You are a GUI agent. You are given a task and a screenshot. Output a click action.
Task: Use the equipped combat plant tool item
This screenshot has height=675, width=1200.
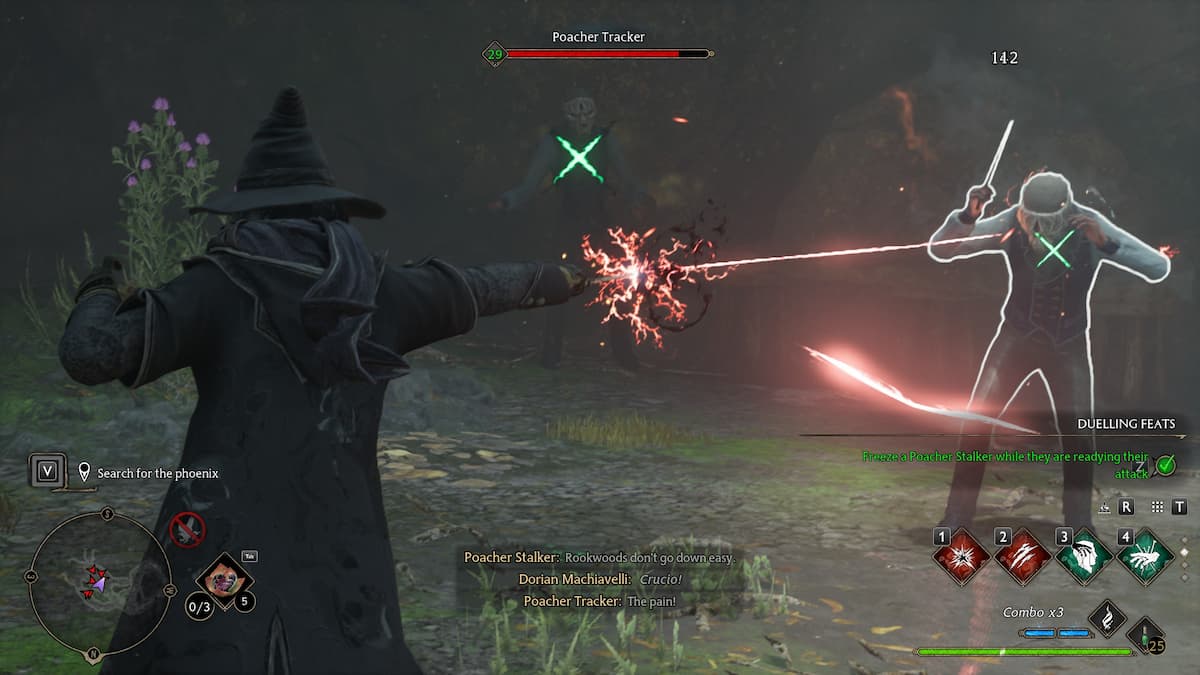click(x=224, y=577)
